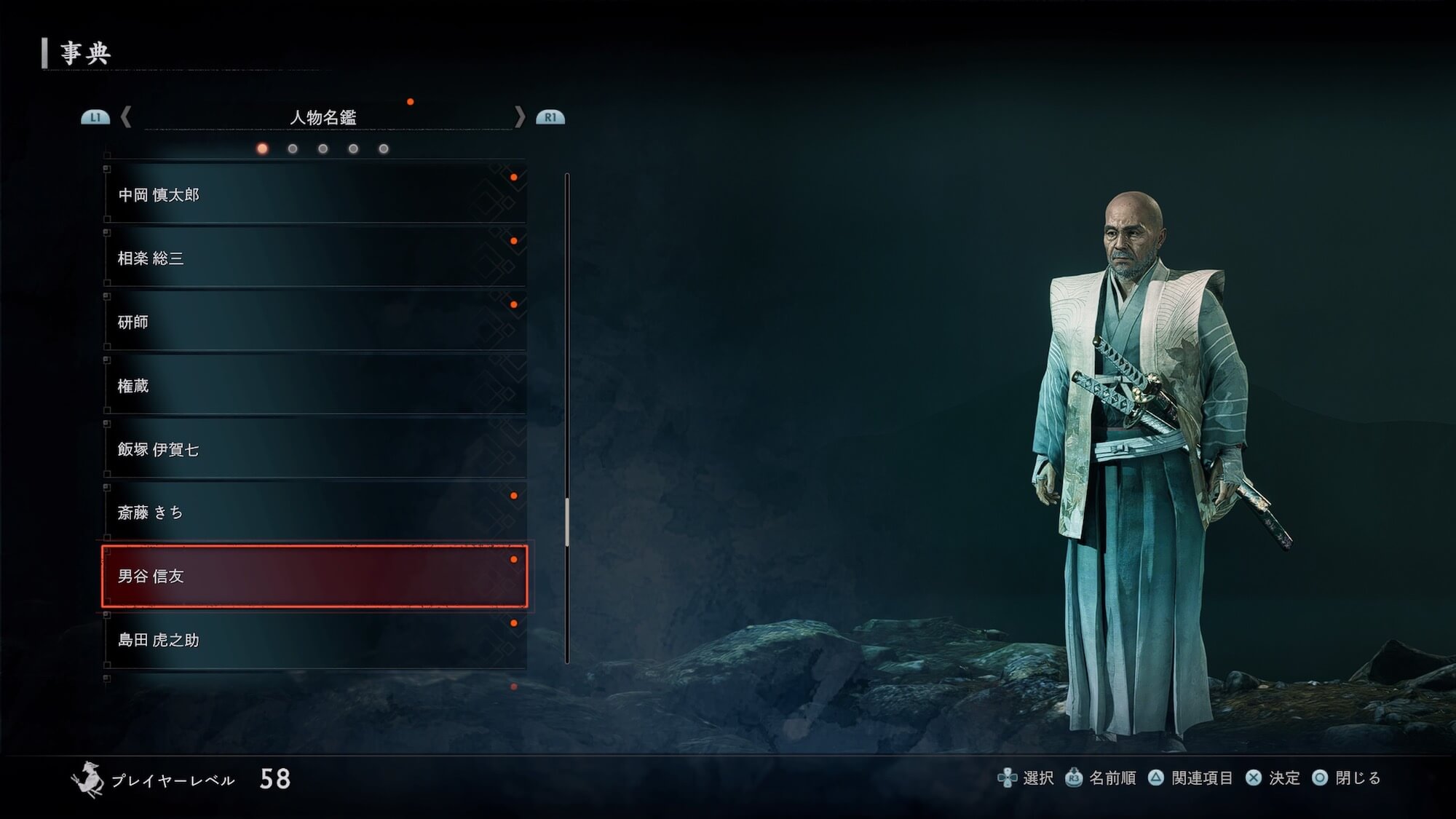Click the highlighted 男谷 信友 row
The image size is (1456, 819).
(x=314, y=576)
